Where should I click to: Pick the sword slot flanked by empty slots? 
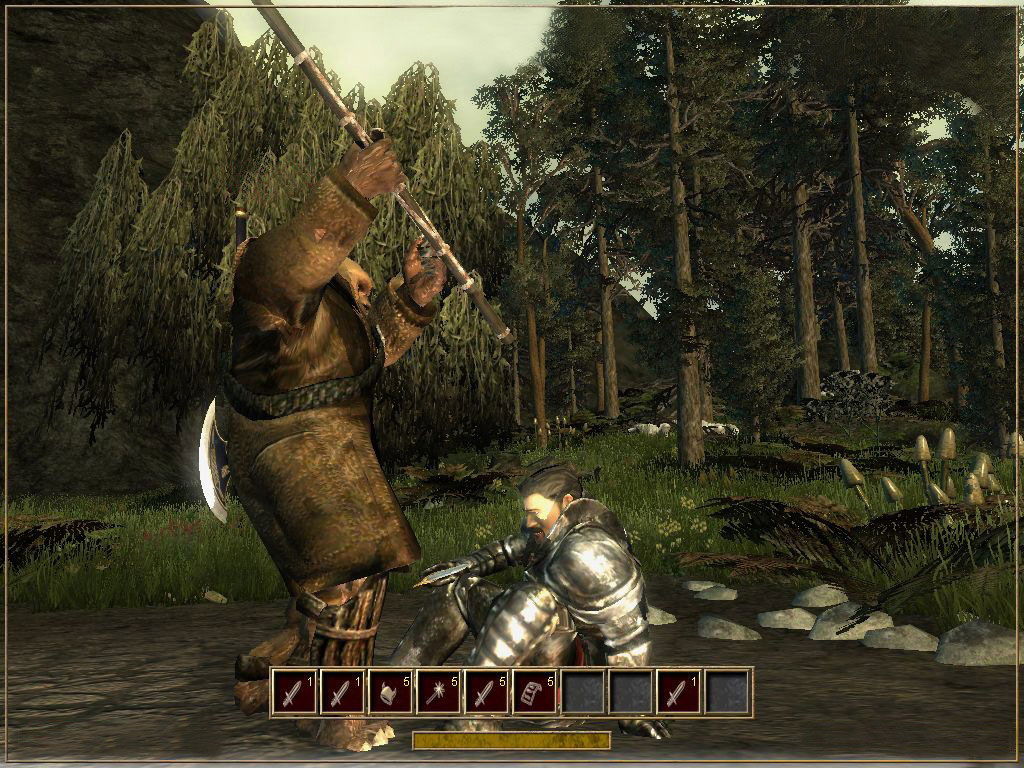[680, 692]
